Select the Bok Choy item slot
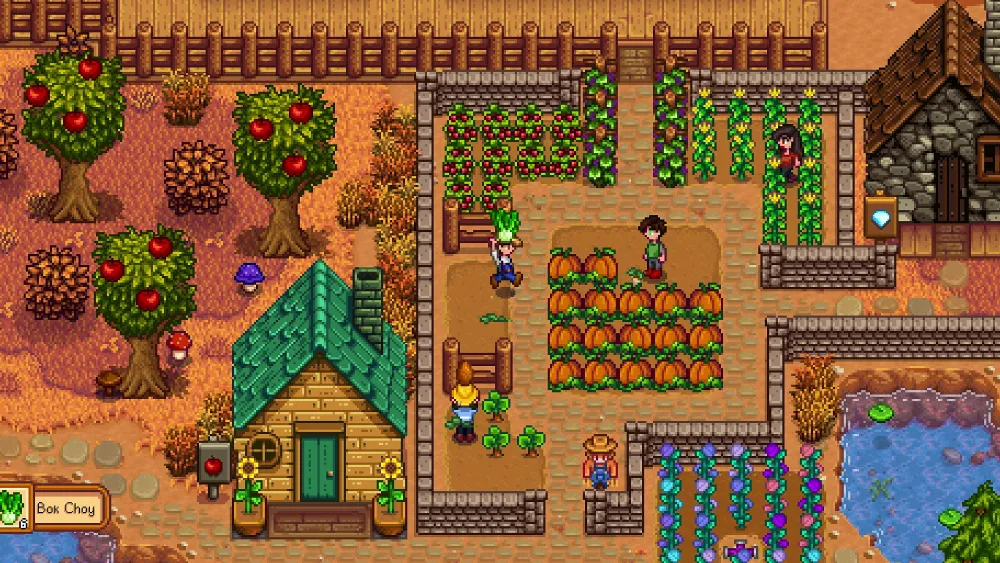This screenshot has width=1000, height=563. tap(14, 507)
